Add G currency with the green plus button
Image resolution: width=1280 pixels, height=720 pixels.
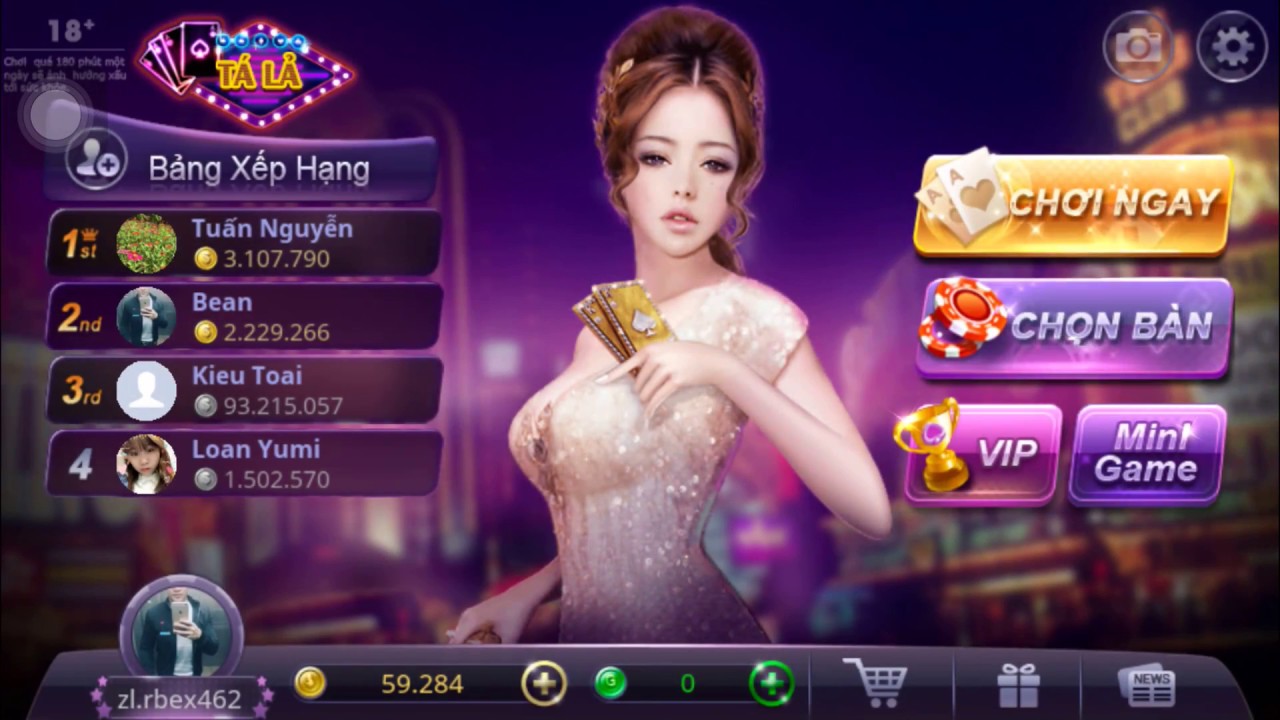771,684
